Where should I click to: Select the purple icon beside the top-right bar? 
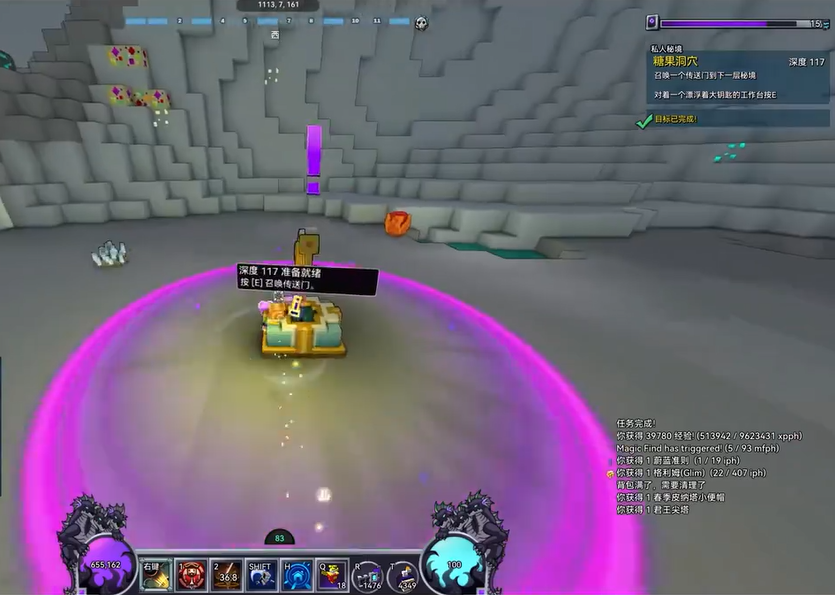(x=652, y=22)
